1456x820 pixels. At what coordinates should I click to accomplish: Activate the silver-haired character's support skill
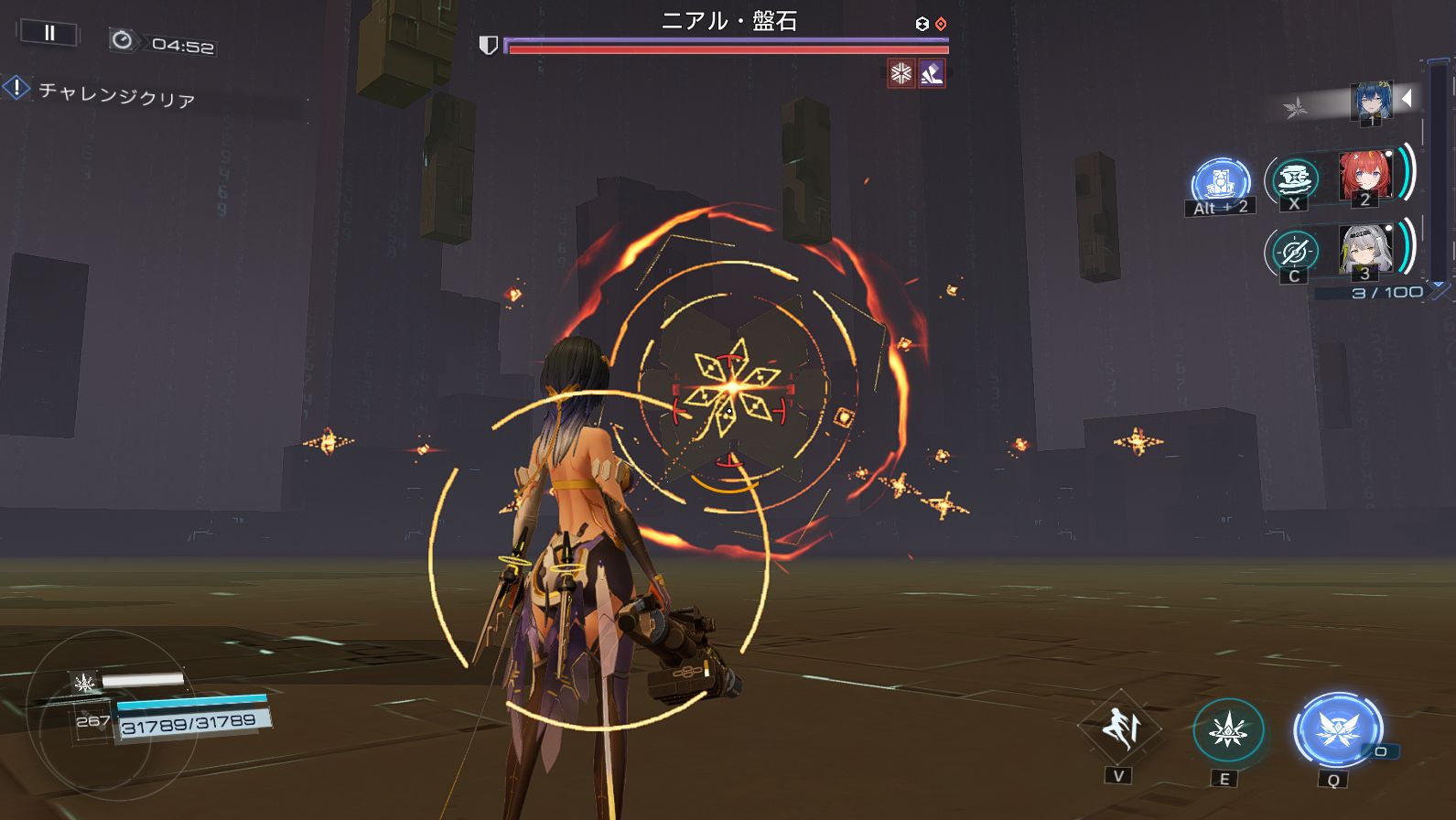point(1293,251)
